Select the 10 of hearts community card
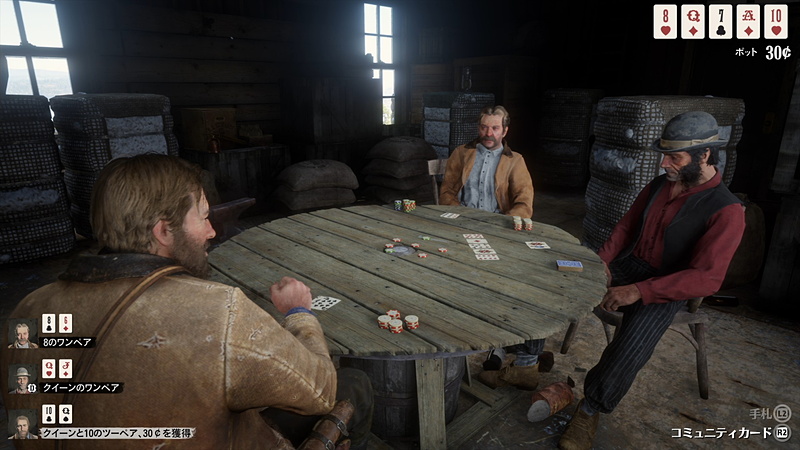The height and width of the screenshot is (450, 800). click(x=776, y=21)
